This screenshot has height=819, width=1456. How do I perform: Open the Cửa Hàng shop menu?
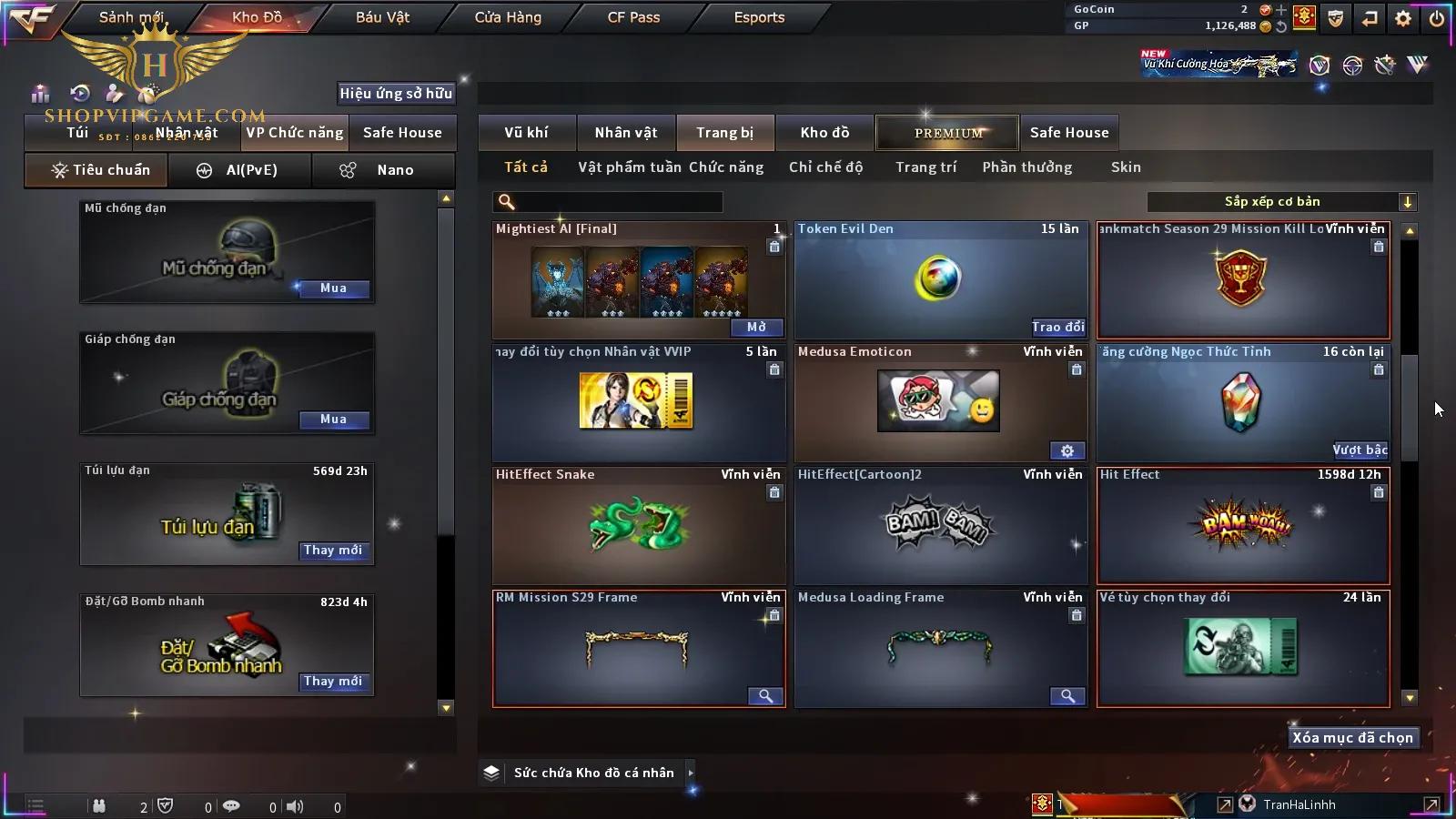pyautogui.click(x=508, y=17)
